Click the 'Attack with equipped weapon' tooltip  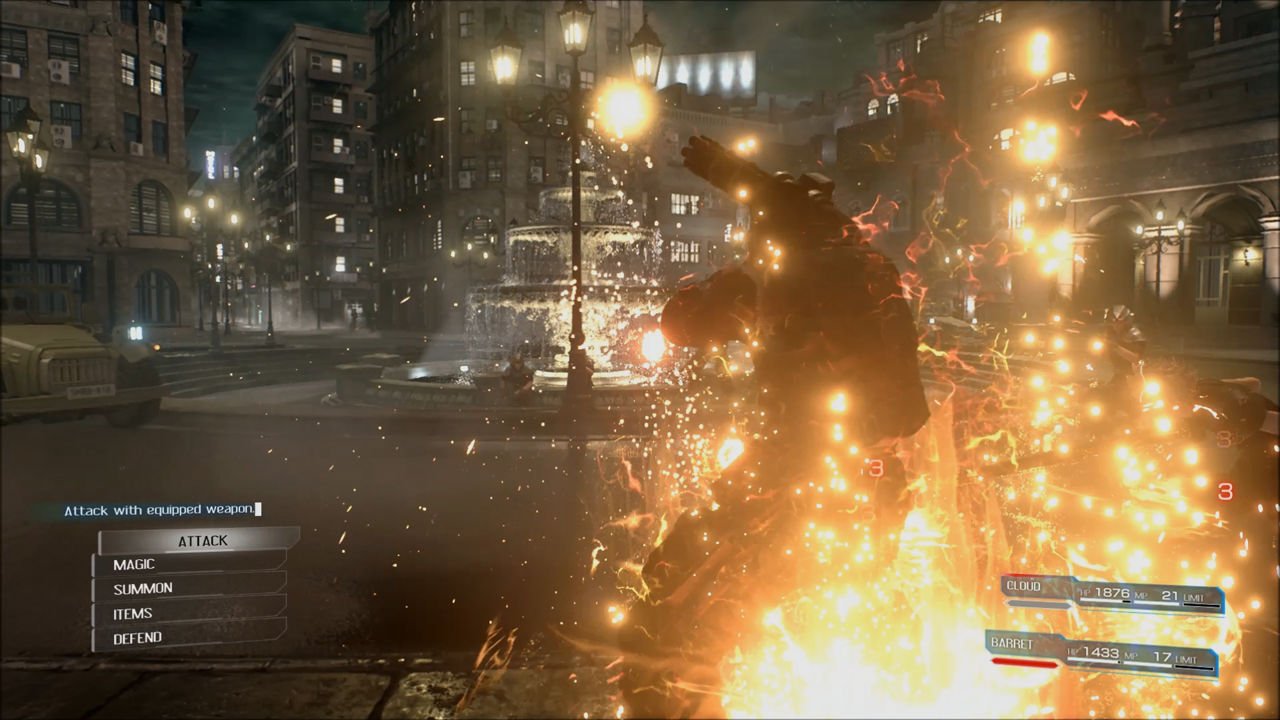pyautogui.click(x=160, y=510)
